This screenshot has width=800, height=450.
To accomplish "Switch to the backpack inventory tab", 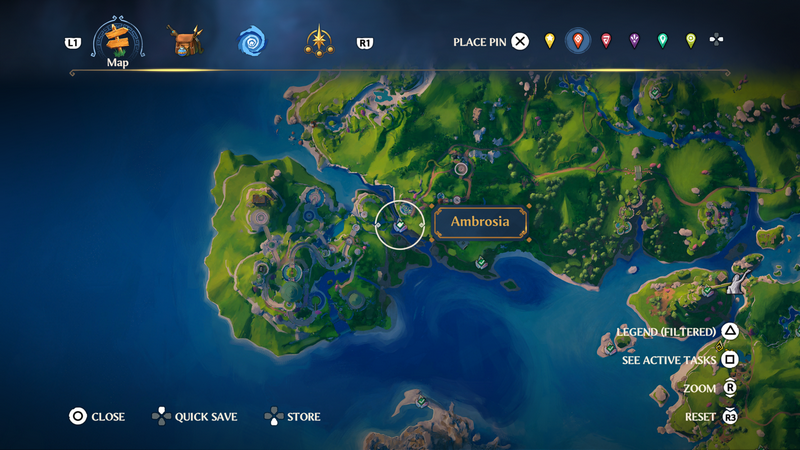I will pos(184,42).
